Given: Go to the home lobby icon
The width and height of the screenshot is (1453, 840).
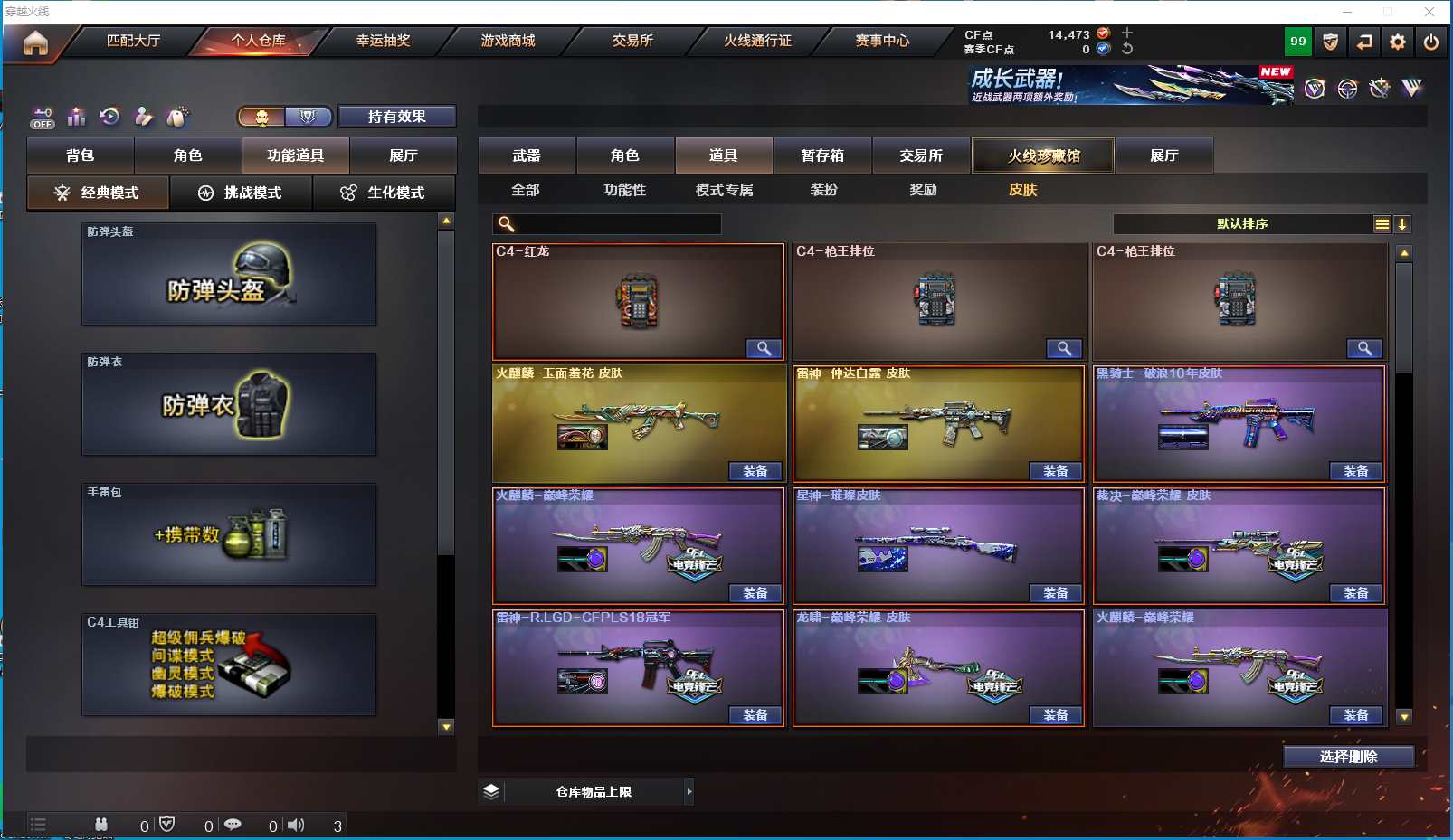Looking at the screenshot, I should (x=35, y=42).
